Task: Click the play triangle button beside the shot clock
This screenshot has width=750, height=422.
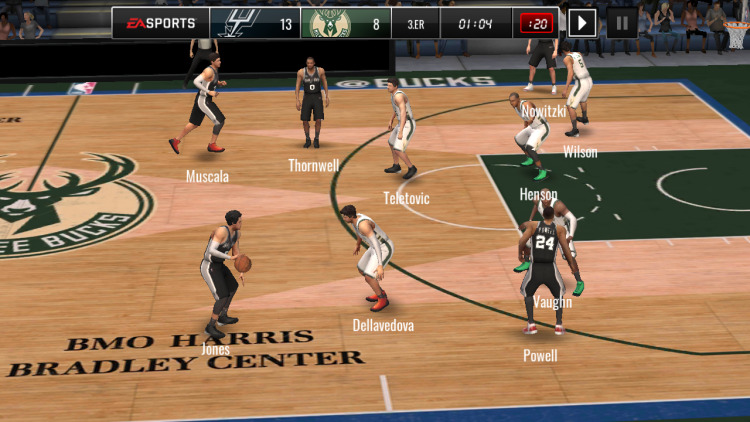Action: point(582,23)
